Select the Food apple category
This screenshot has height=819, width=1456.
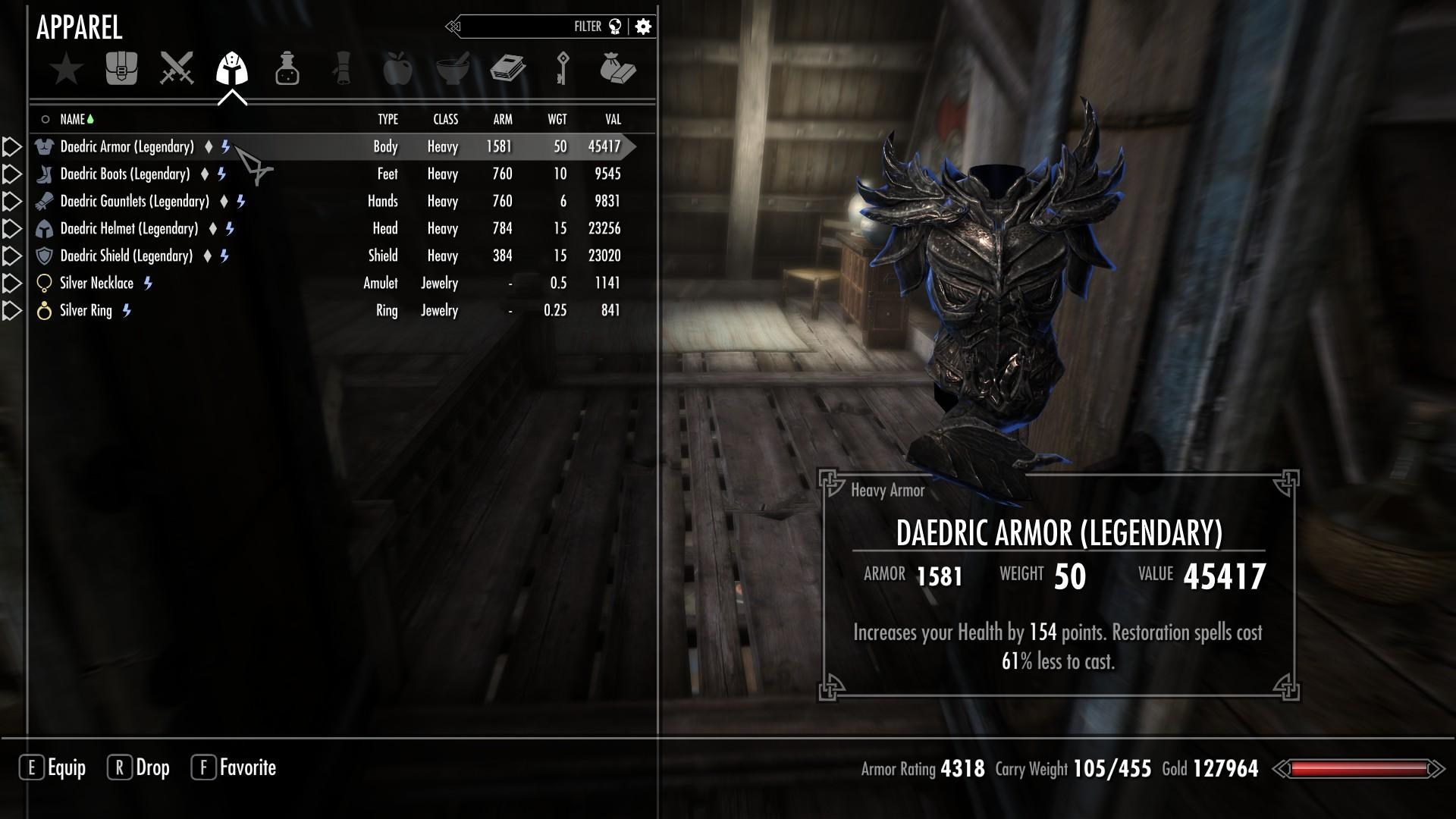tap(398, 68)
